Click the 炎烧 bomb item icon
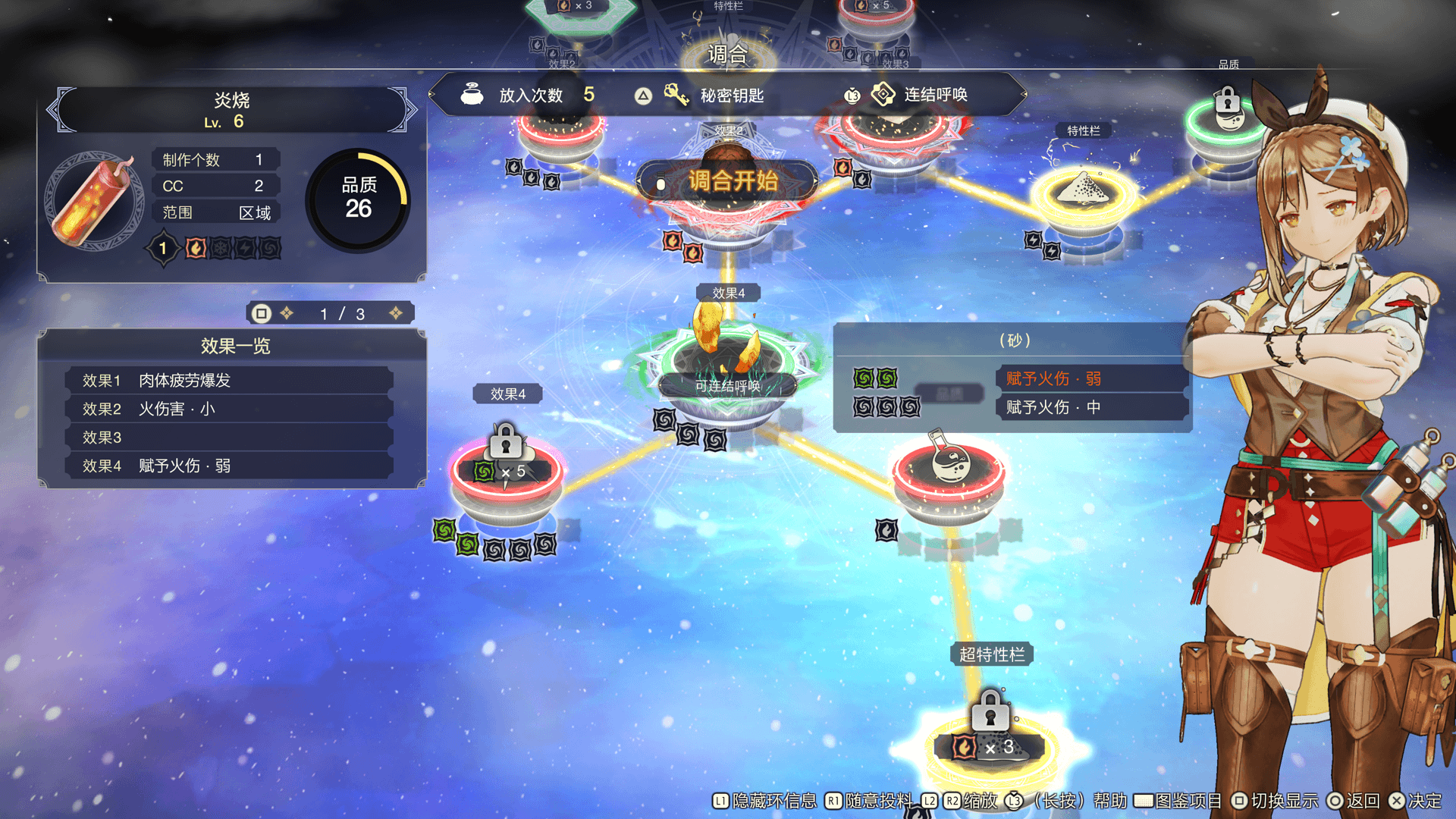The image size is (1456, 819). pos(95,202)
